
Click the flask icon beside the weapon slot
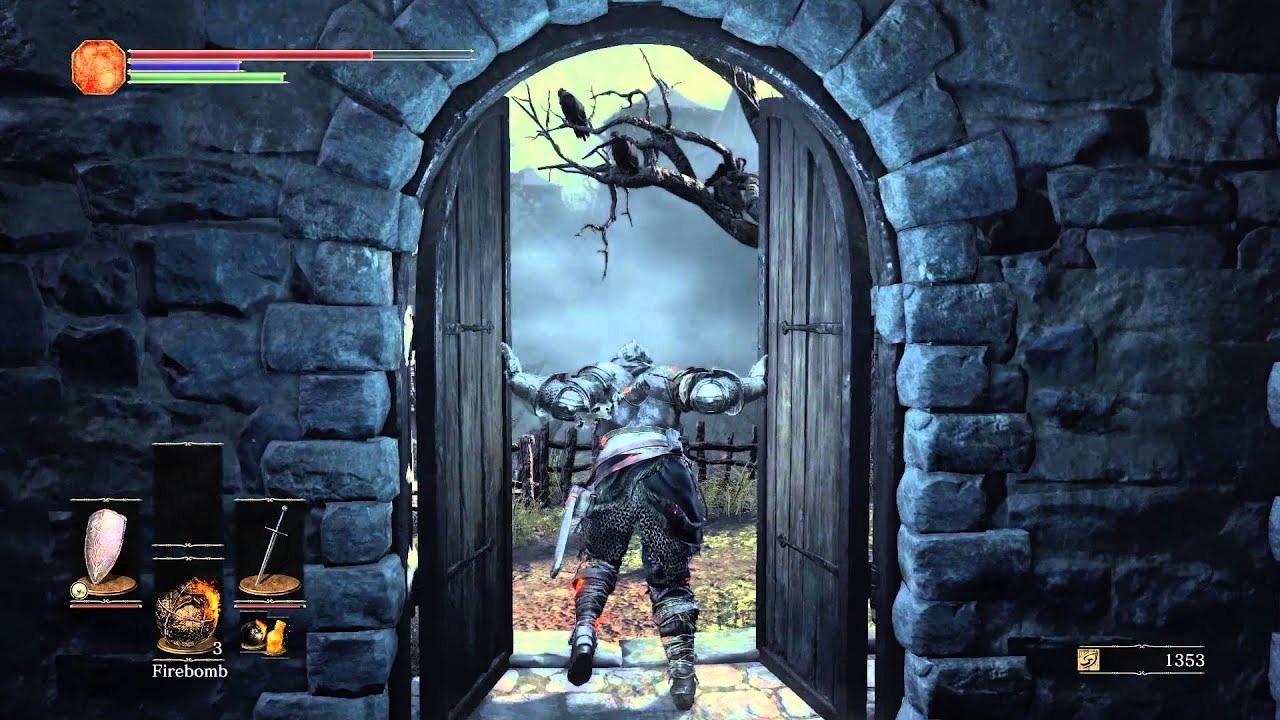click(276, 637)
